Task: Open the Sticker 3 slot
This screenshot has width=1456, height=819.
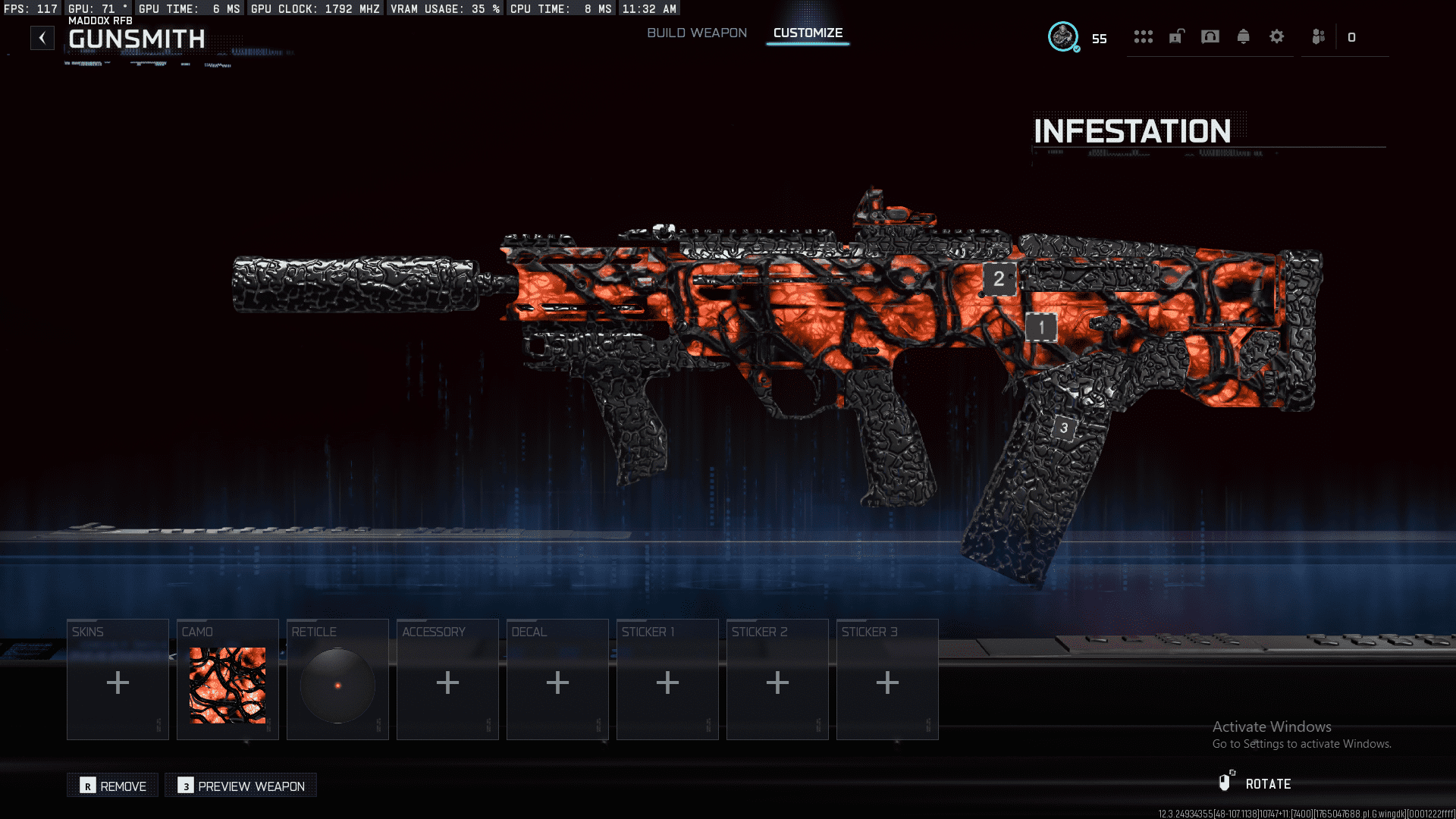Action: tap(887, 679)
